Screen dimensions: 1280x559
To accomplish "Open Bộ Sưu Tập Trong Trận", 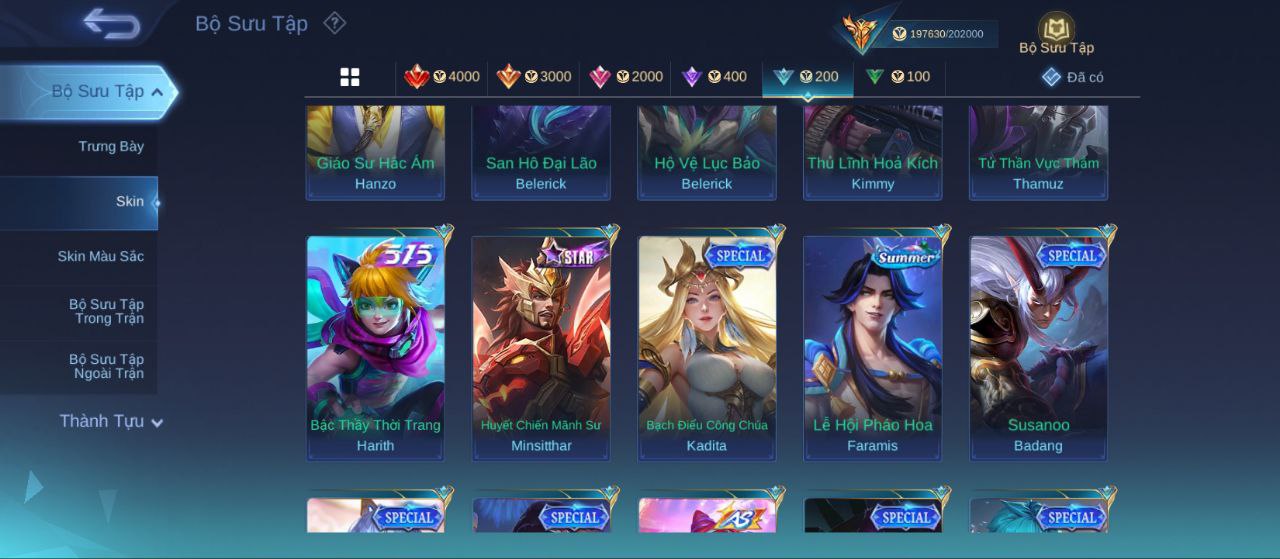I will point(106,311).
